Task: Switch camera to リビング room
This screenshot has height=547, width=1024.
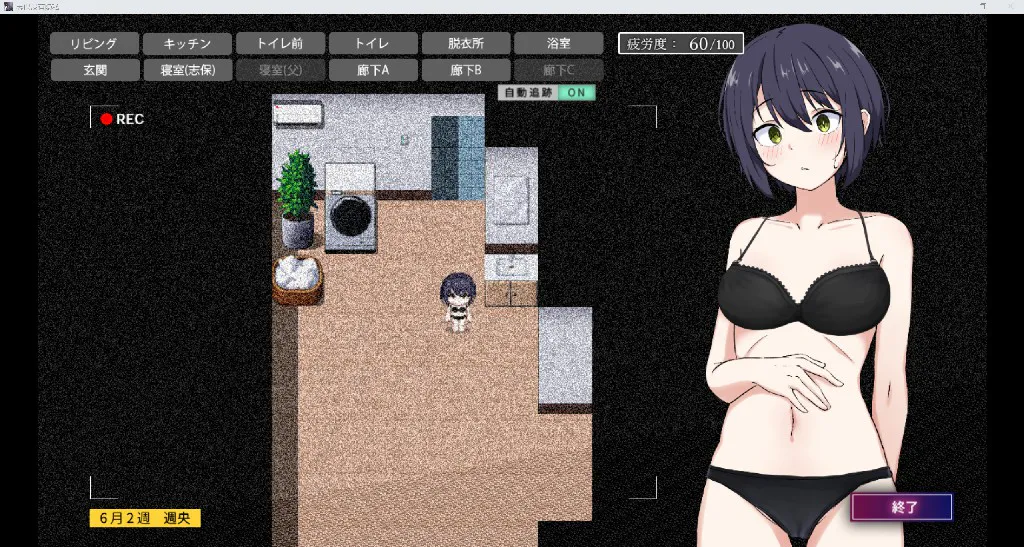Action: 94,44
